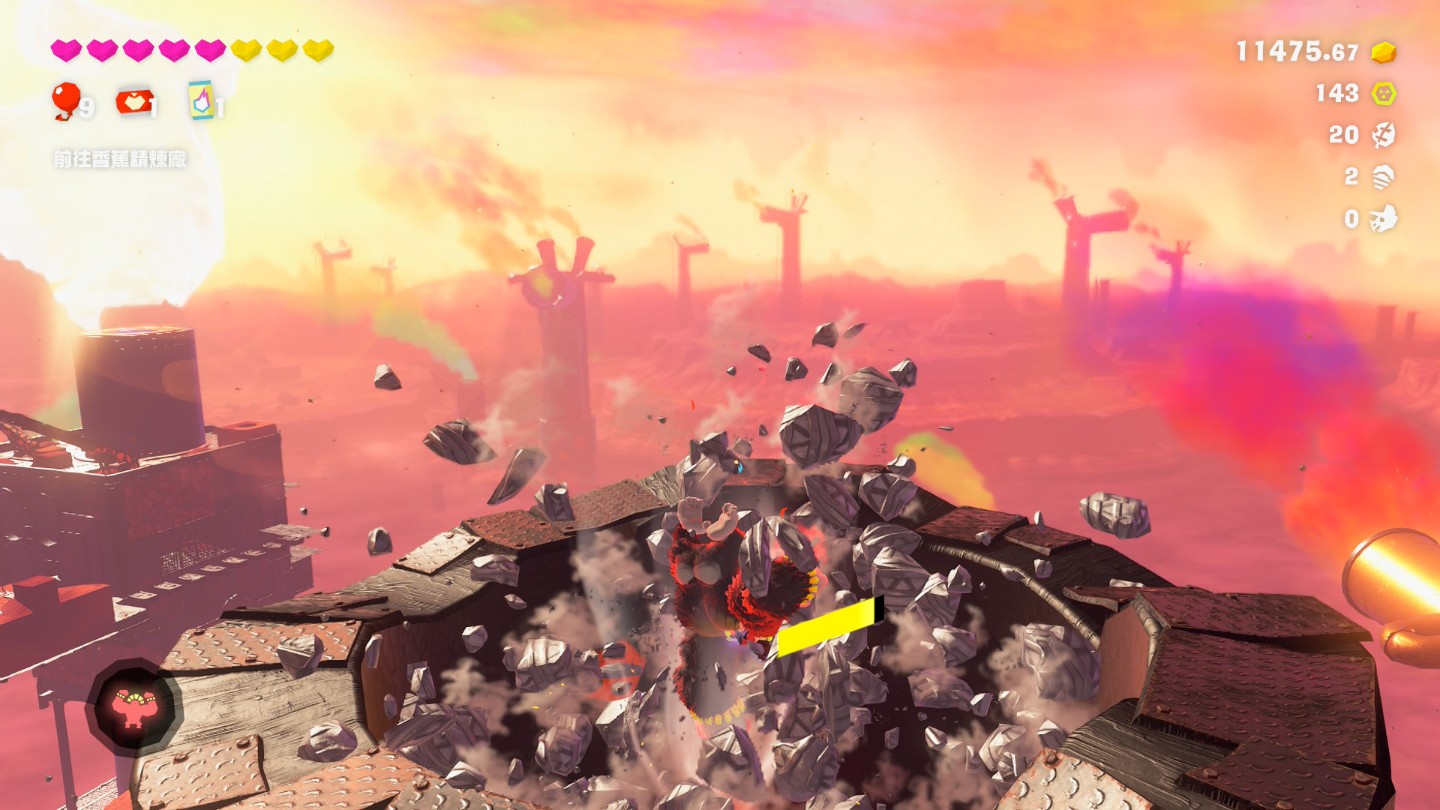The width and height of the screenshot is (1440, 810).
Task: Activate the Kong Bananza transformation icon
Action: coord(134,707)
